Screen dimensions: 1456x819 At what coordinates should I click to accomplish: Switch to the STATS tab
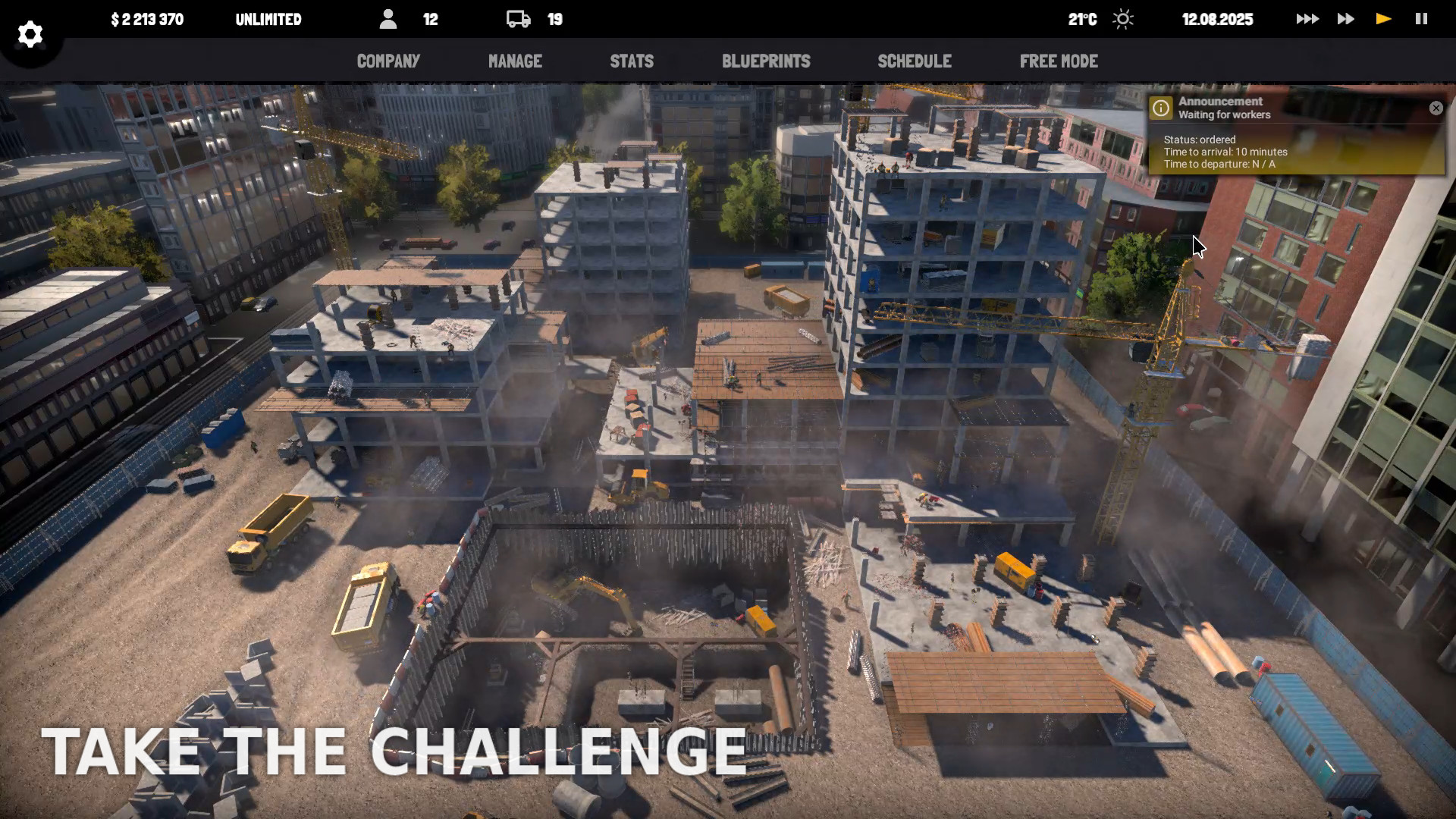[x=632, y=61]
